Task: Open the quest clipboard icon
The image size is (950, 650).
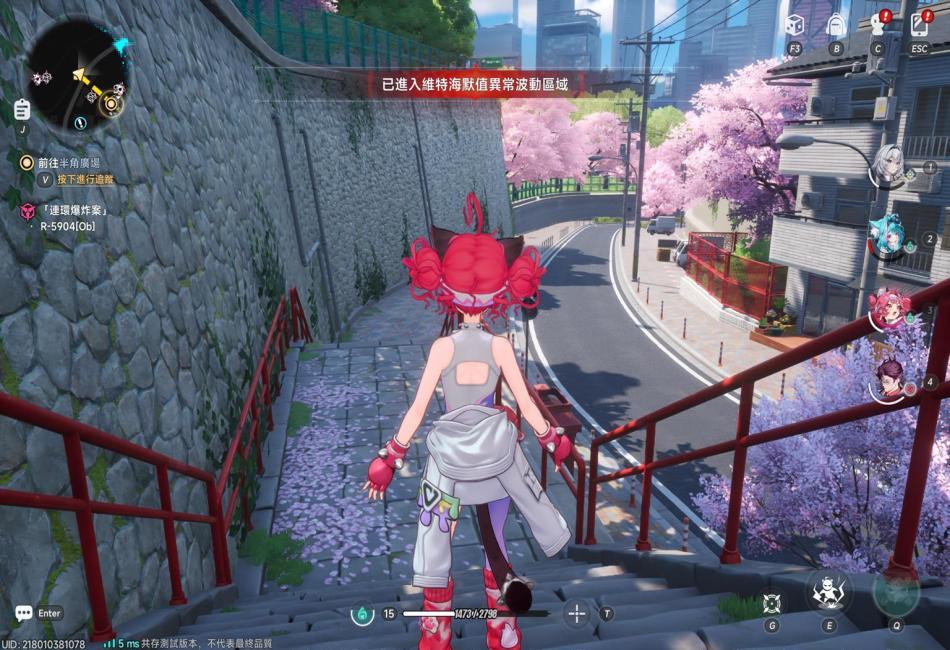Action: (x=23, y=109)
